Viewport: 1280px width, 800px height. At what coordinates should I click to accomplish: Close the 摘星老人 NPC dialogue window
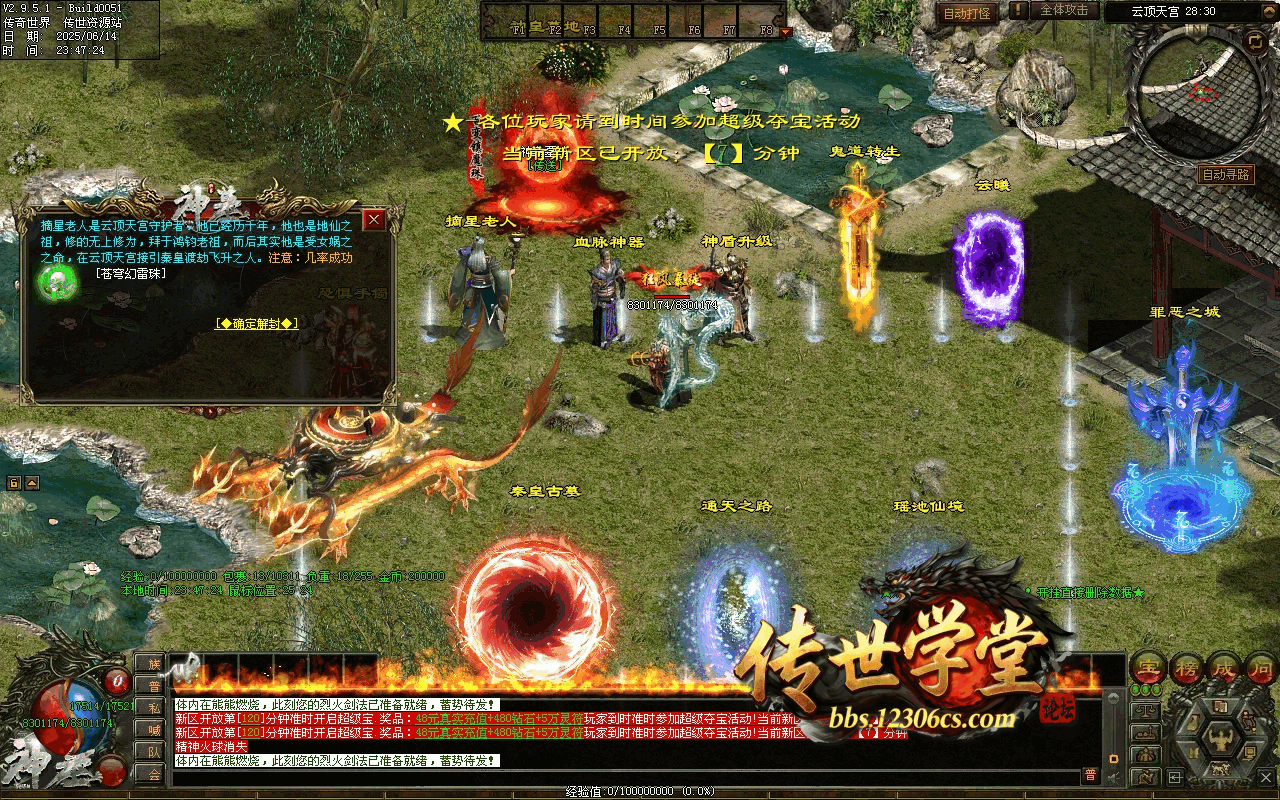pyautogui.click(x=374, y=219)
